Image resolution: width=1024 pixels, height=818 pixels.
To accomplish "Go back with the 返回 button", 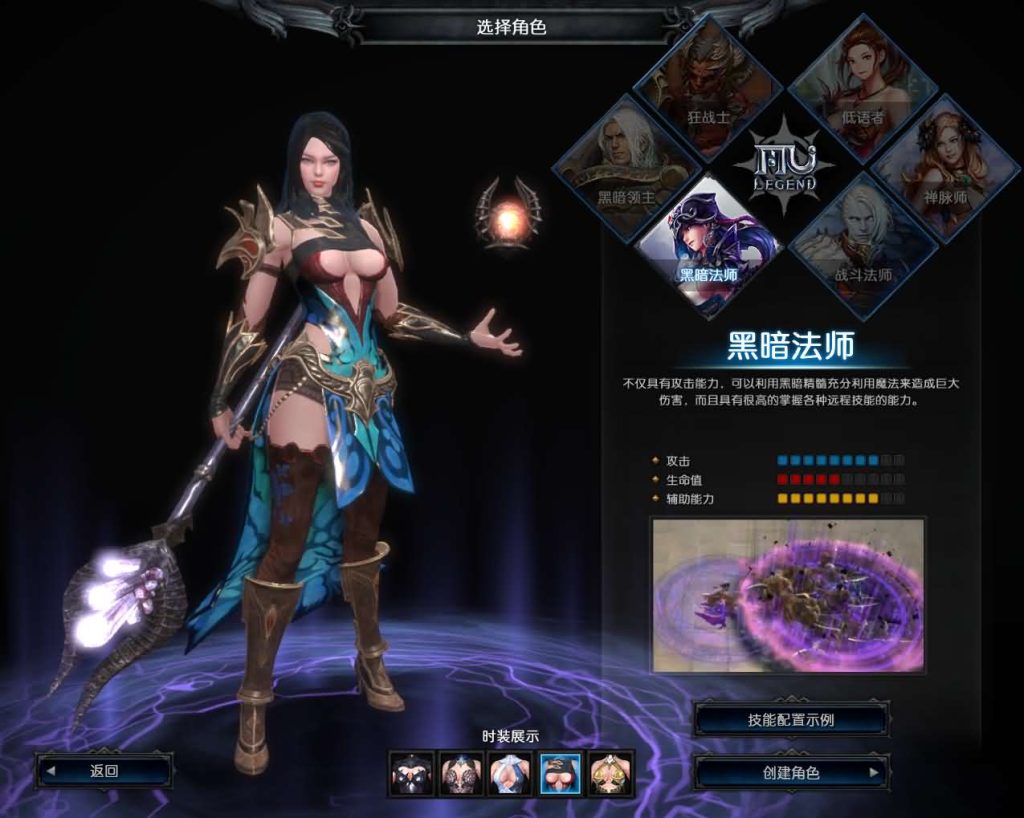I will pos(104,771).
